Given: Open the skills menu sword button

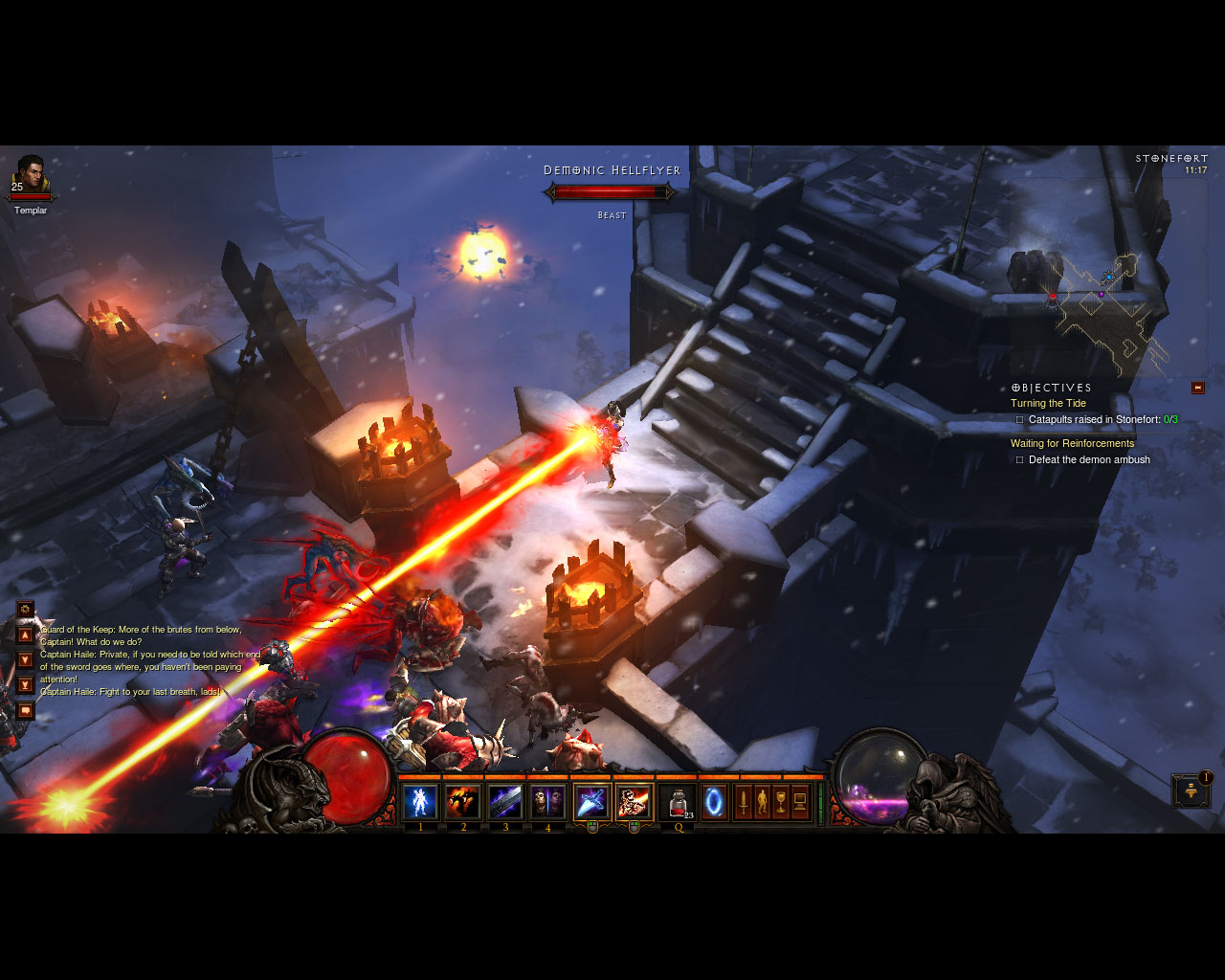Looking at the screenshot, I should 743,802.
